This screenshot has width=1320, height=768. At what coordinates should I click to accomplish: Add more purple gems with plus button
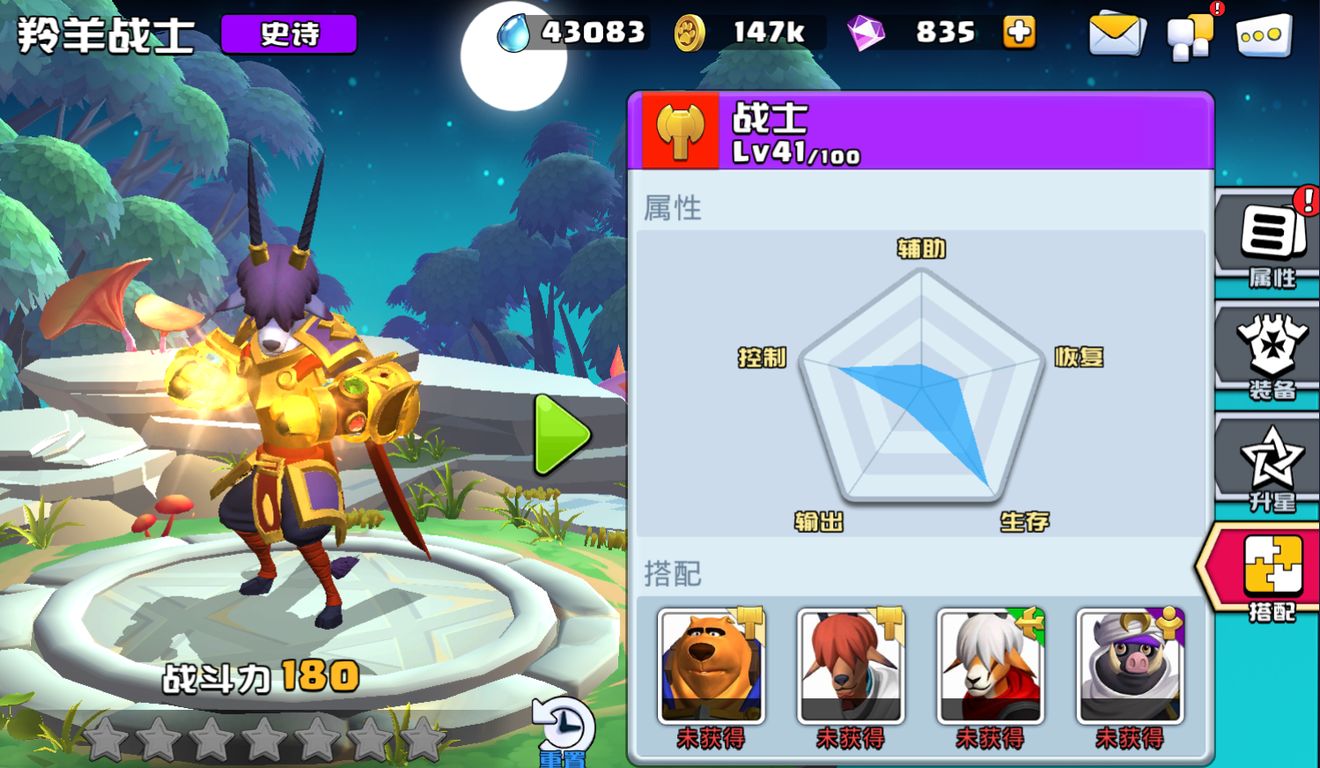point(1018,33)
